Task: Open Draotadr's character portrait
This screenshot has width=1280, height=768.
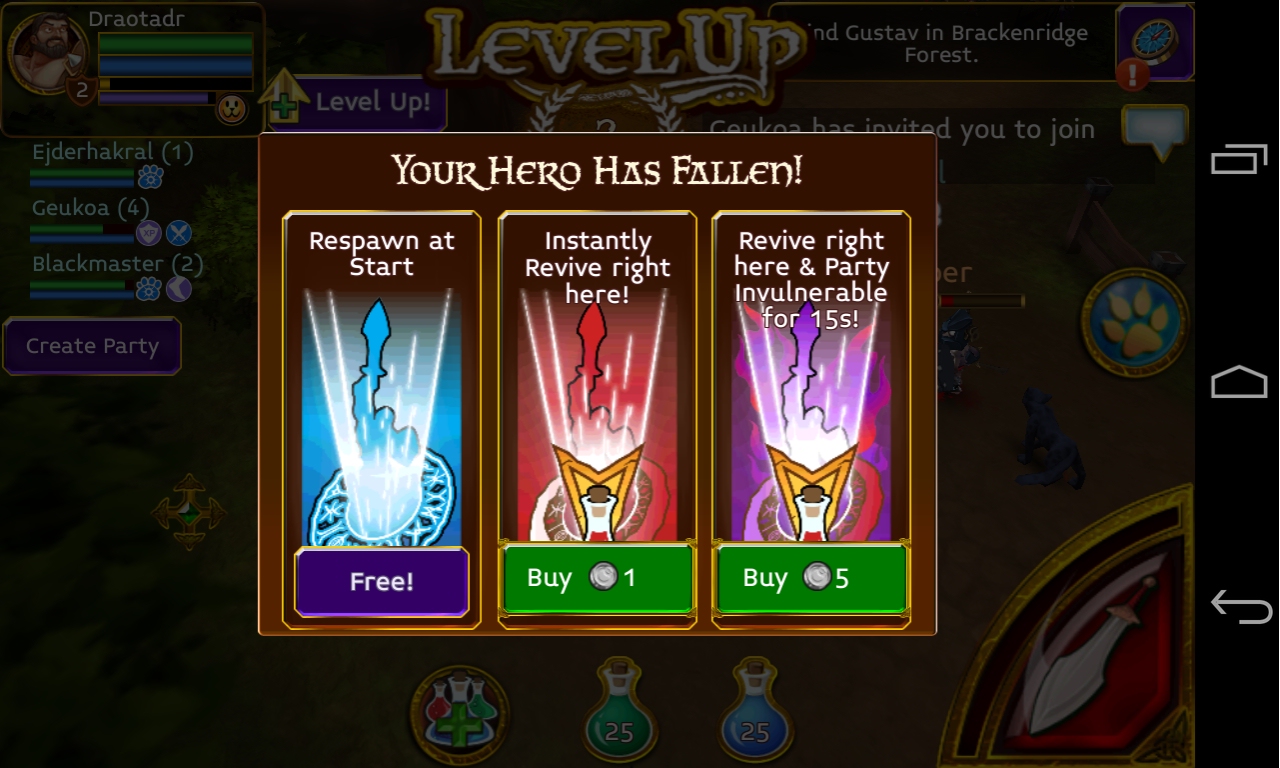Action: click(47, 52)
